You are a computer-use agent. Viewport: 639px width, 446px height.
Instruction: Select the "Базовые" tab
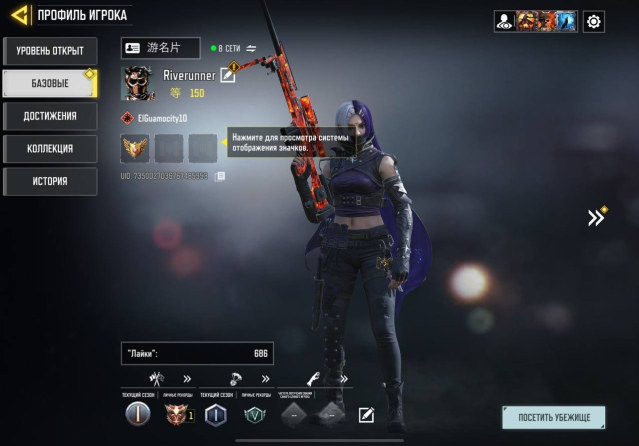point(49,83)
